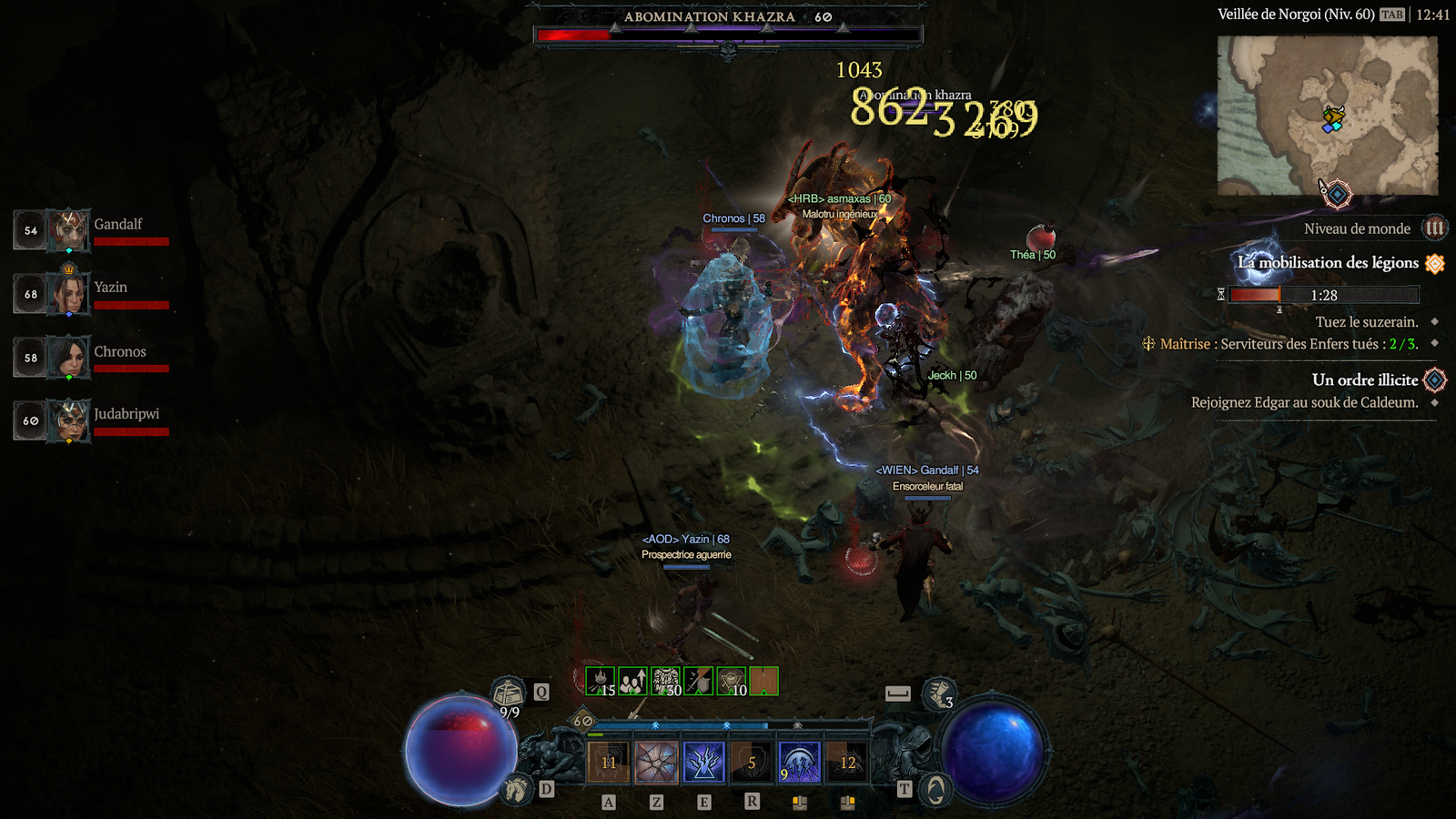1456x819 pixels.
Task: Open the town portal swirl icon
Action: coord(935,790)
